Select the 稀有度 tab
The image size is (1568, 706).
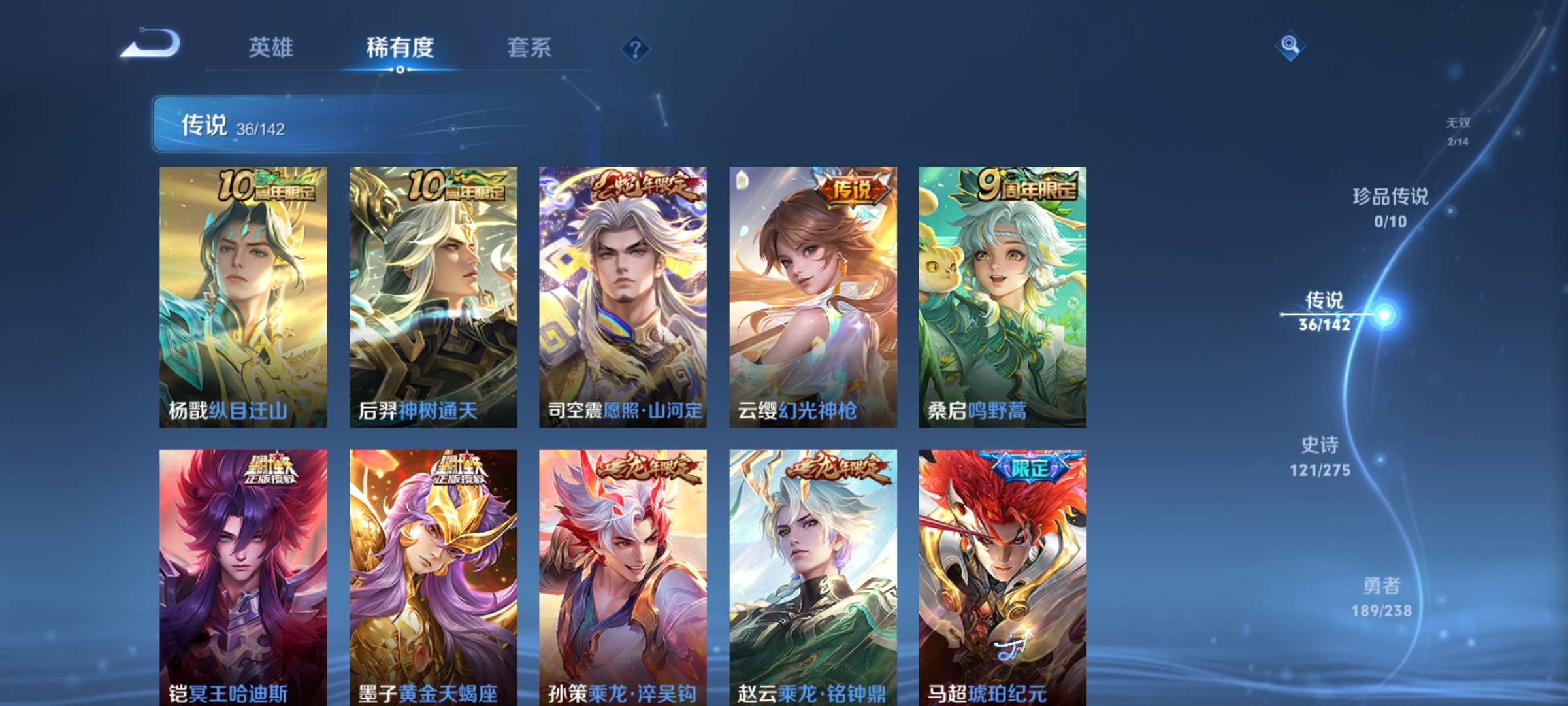[400, 47]
